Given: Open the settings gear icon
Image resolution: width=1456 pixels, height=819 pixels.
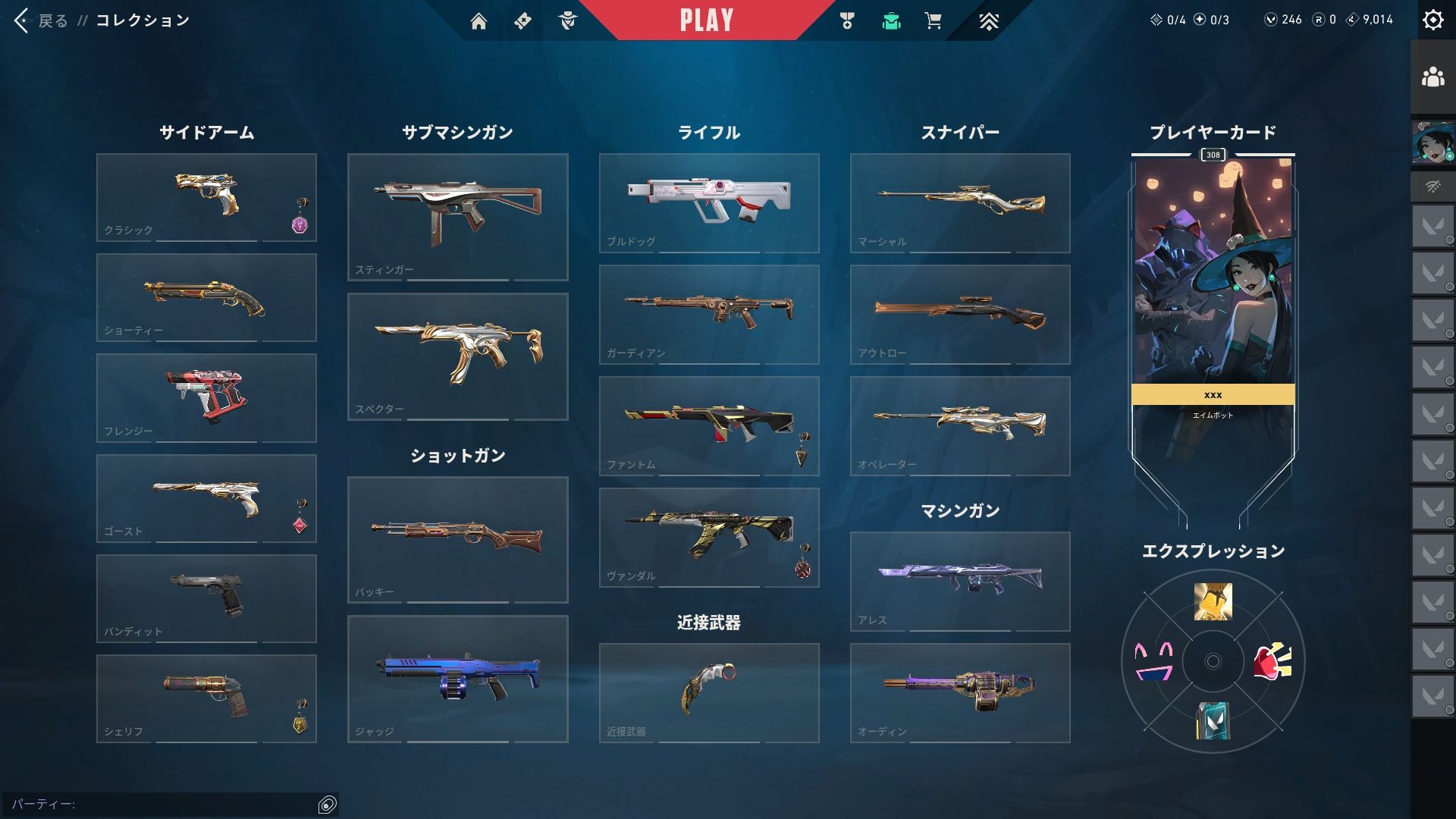Looking at the screenshot, I should 1432,20.
